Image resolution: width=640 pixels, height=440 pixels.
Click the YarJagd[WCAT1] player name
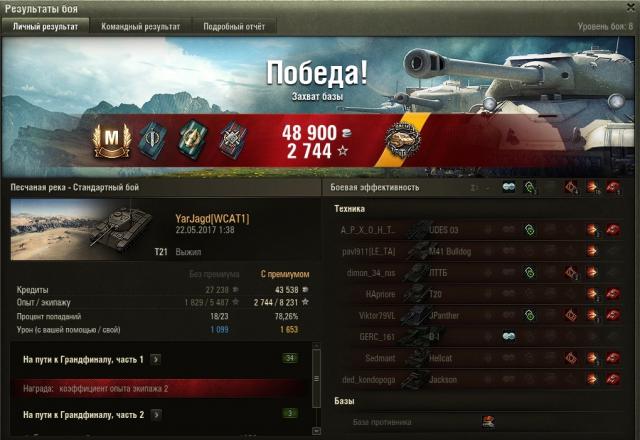point(212,218)
